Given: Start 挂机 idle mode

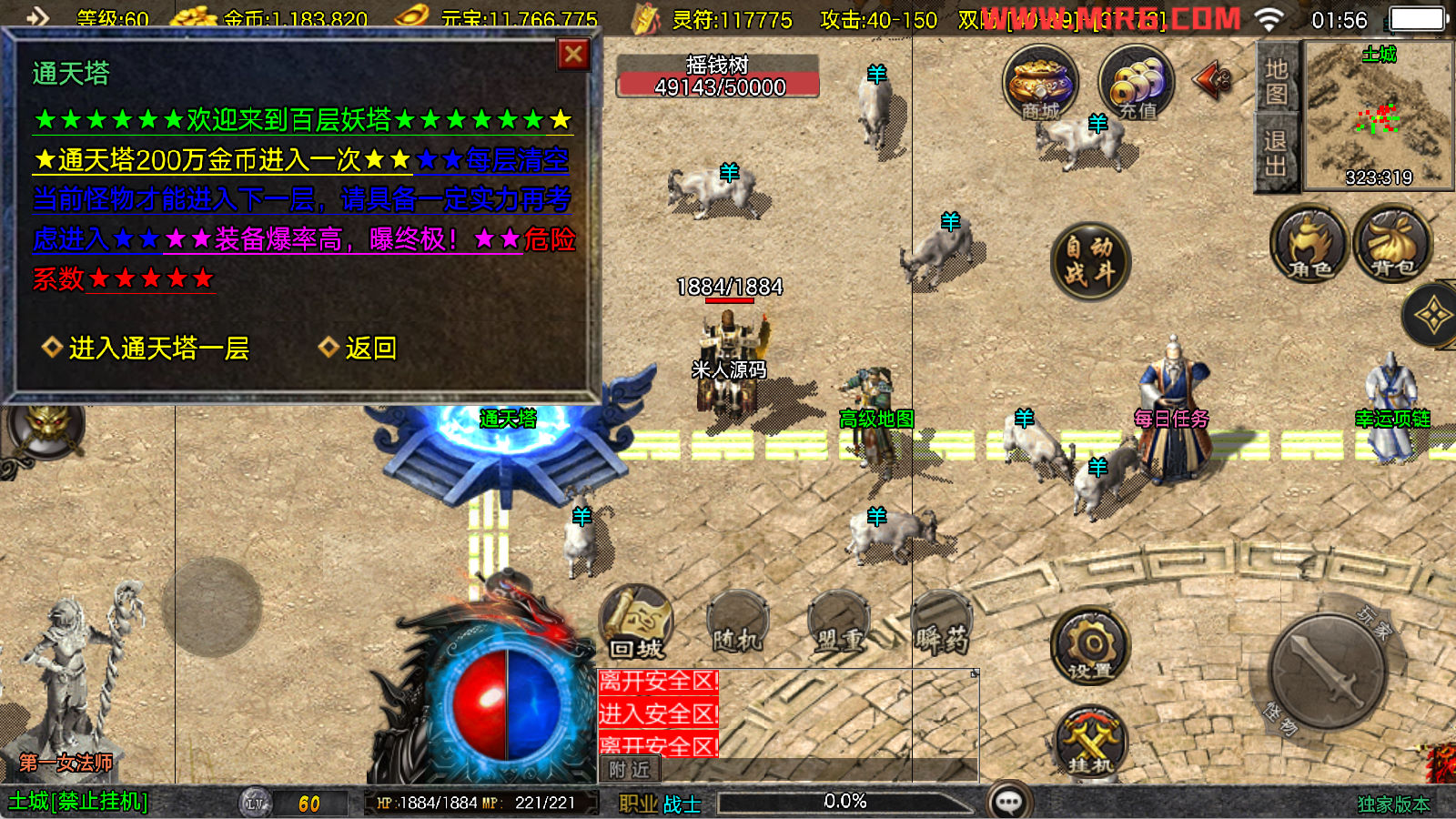Looking at the screenshot, I should 1091,740.
